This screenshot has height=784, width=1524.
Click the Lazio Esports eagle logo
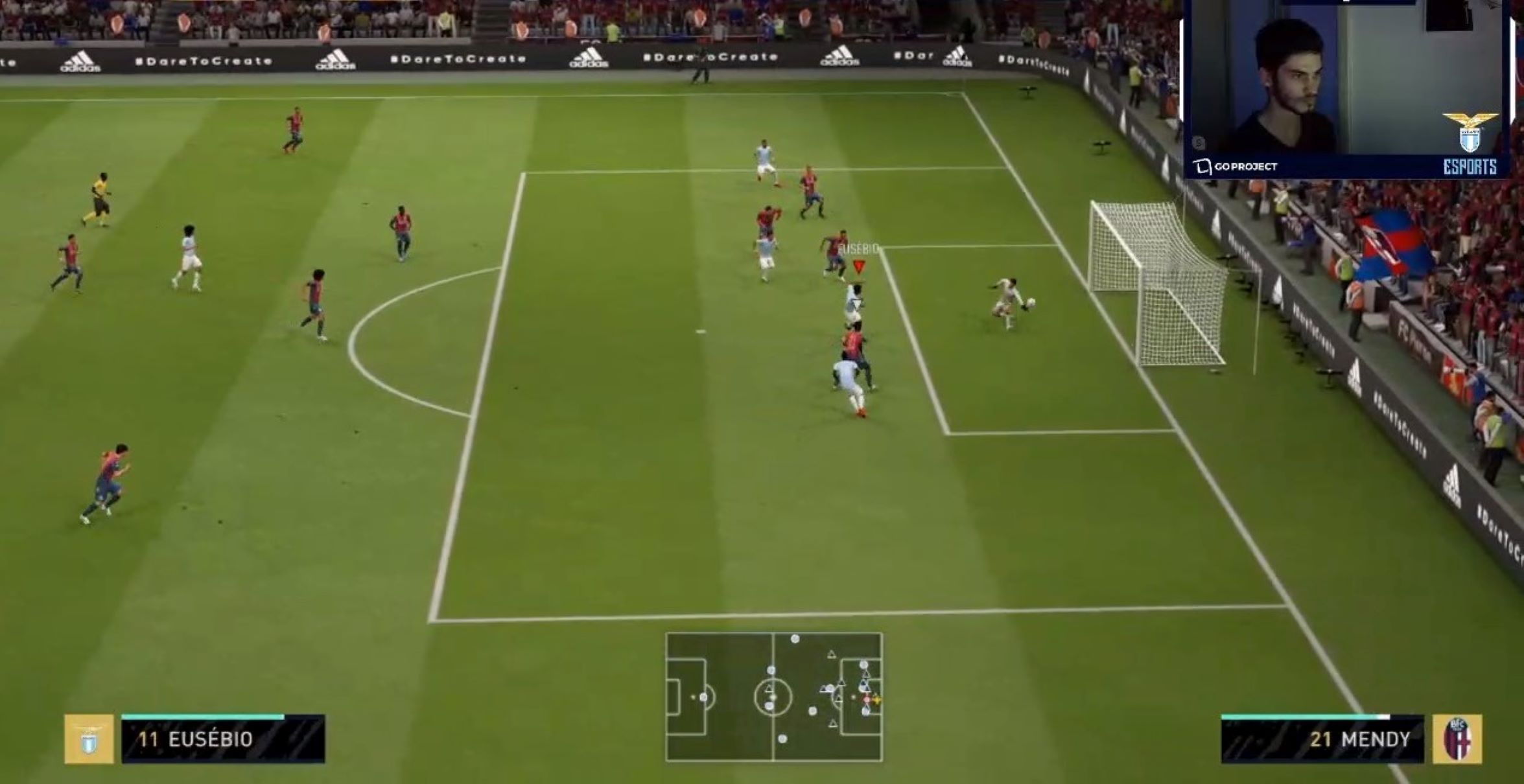click(x=1470, y=144)
